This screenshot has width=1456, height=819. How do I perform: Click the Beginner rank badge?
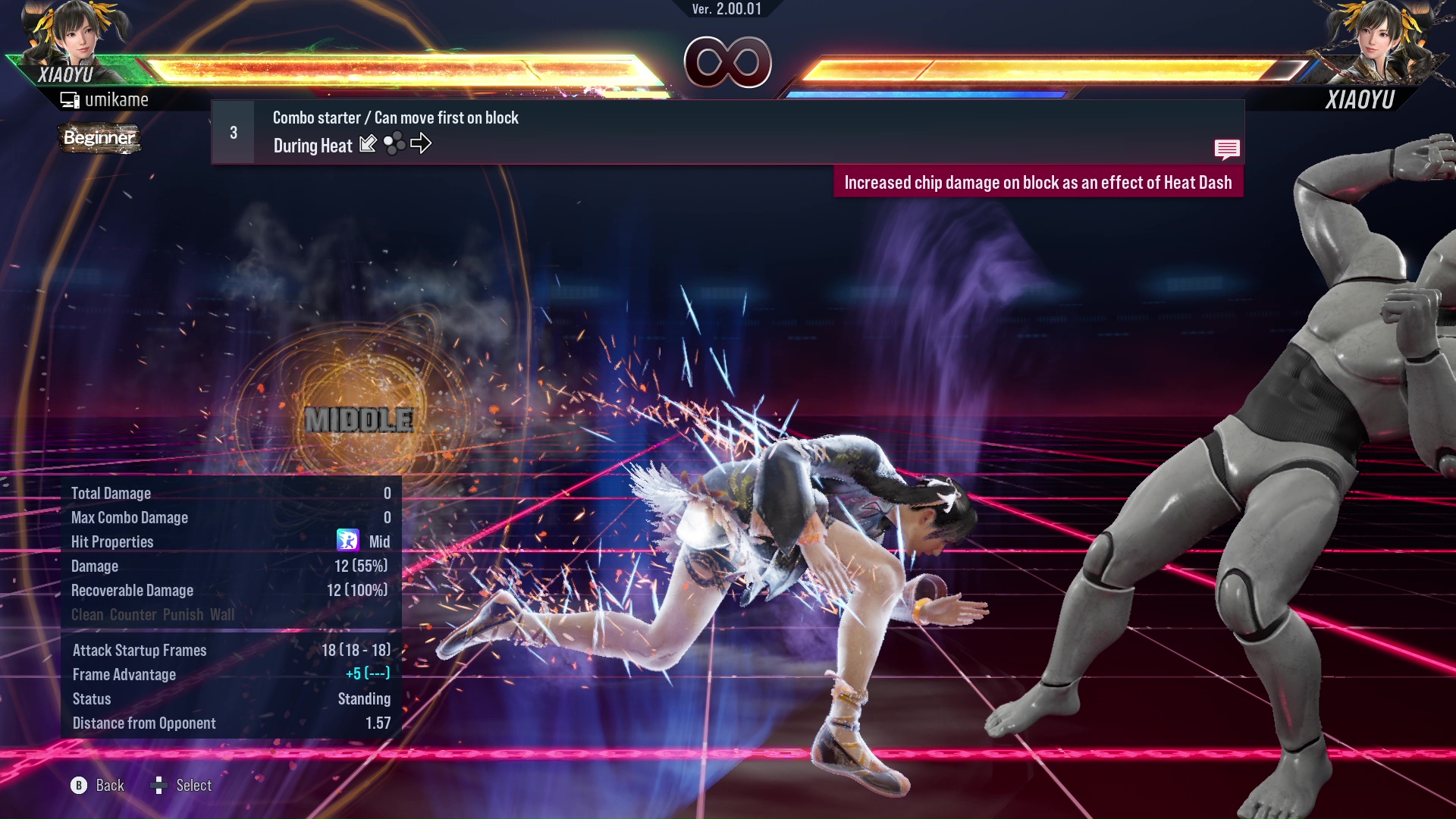tap(99, 138)
